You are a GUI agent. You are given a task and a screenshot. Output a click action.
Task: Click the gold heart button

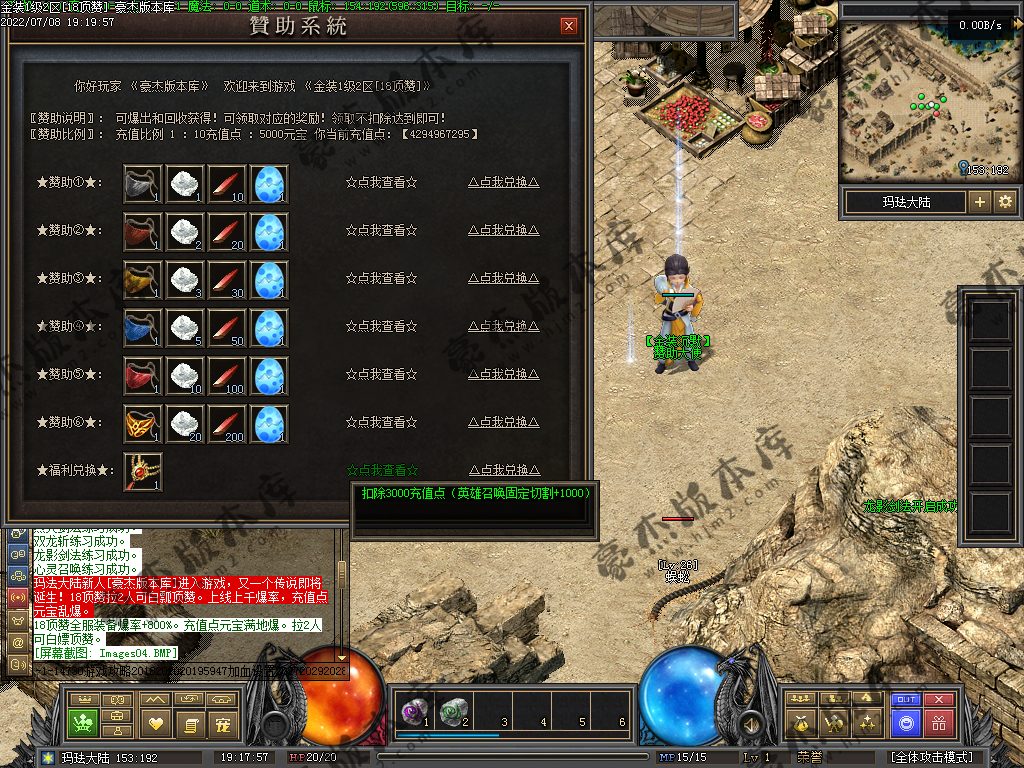155,723
